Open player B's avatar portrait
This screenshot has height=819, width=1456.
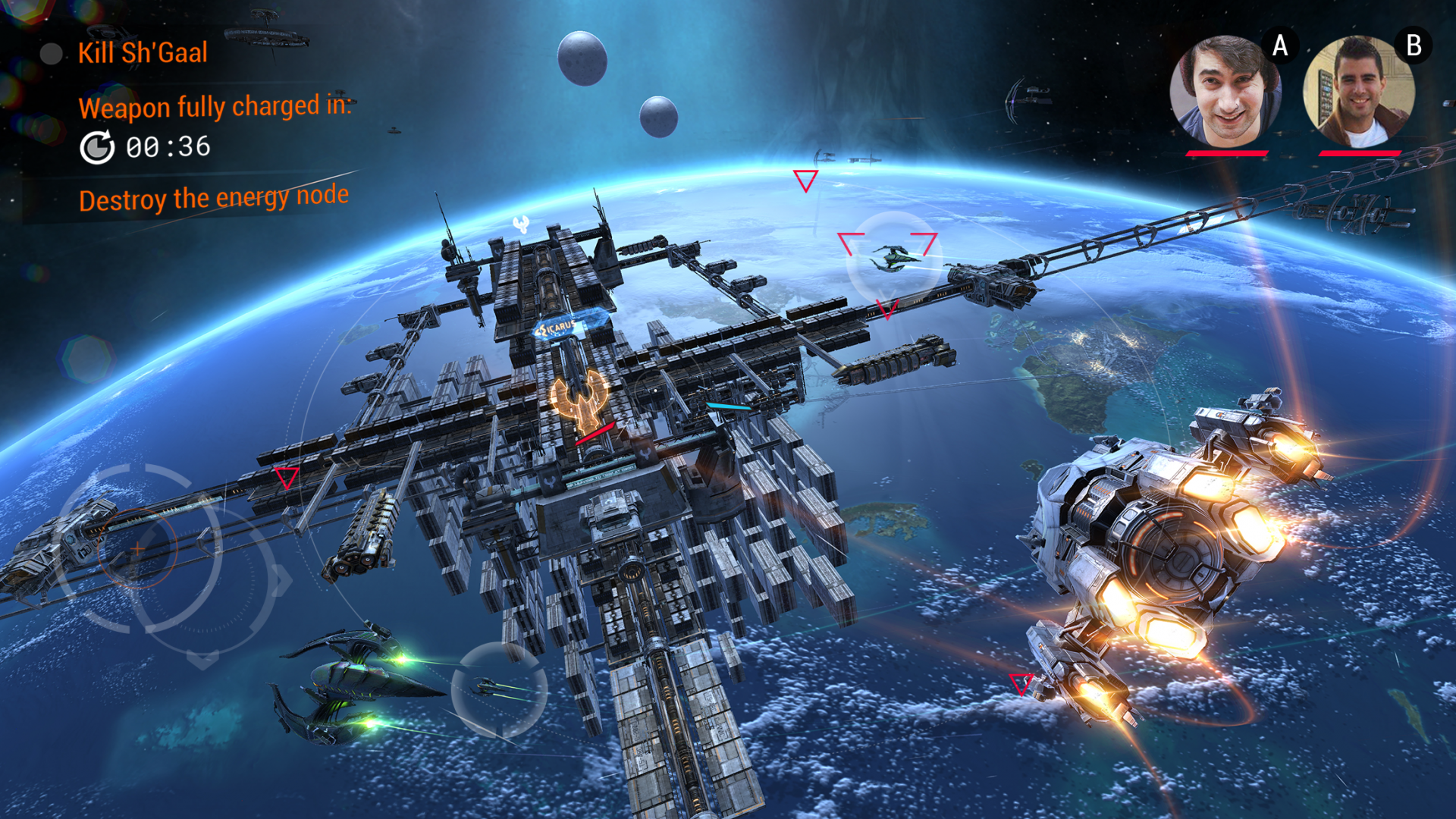tap(1358, 91)
